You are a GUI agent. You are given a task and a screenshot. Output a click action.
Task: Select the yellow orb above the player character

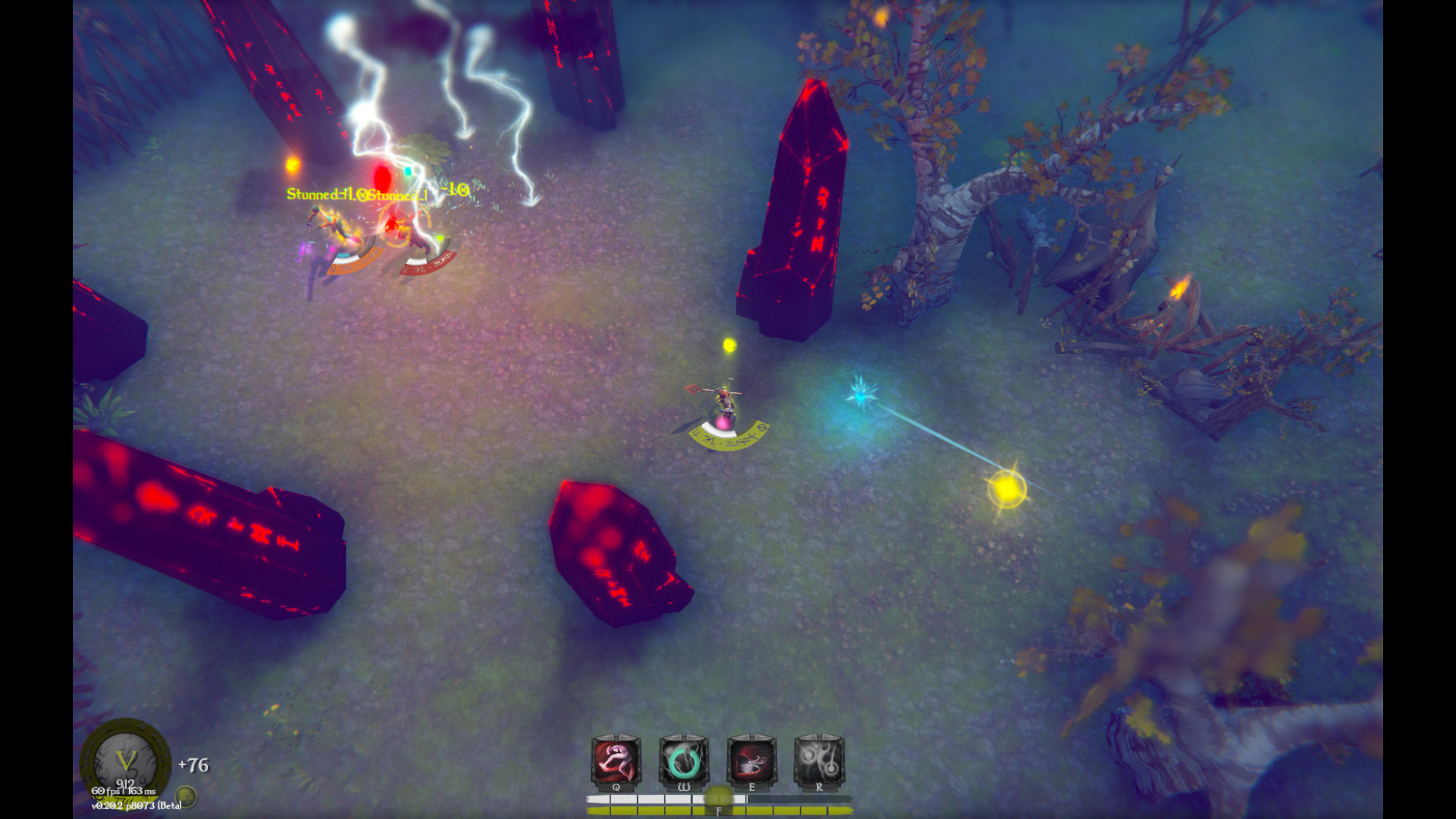pos(729,344)
